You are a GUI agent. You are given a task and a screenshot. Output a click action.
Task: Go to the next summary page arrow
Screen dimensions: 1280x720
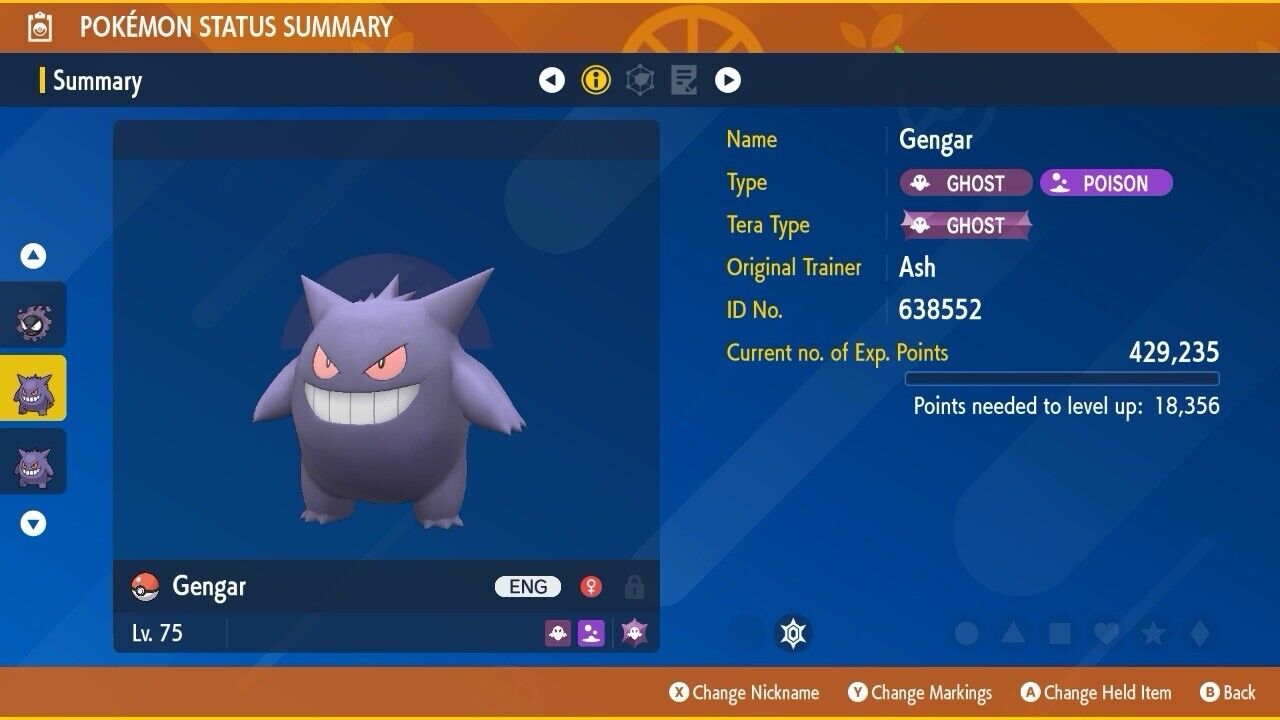click(728, 80)
